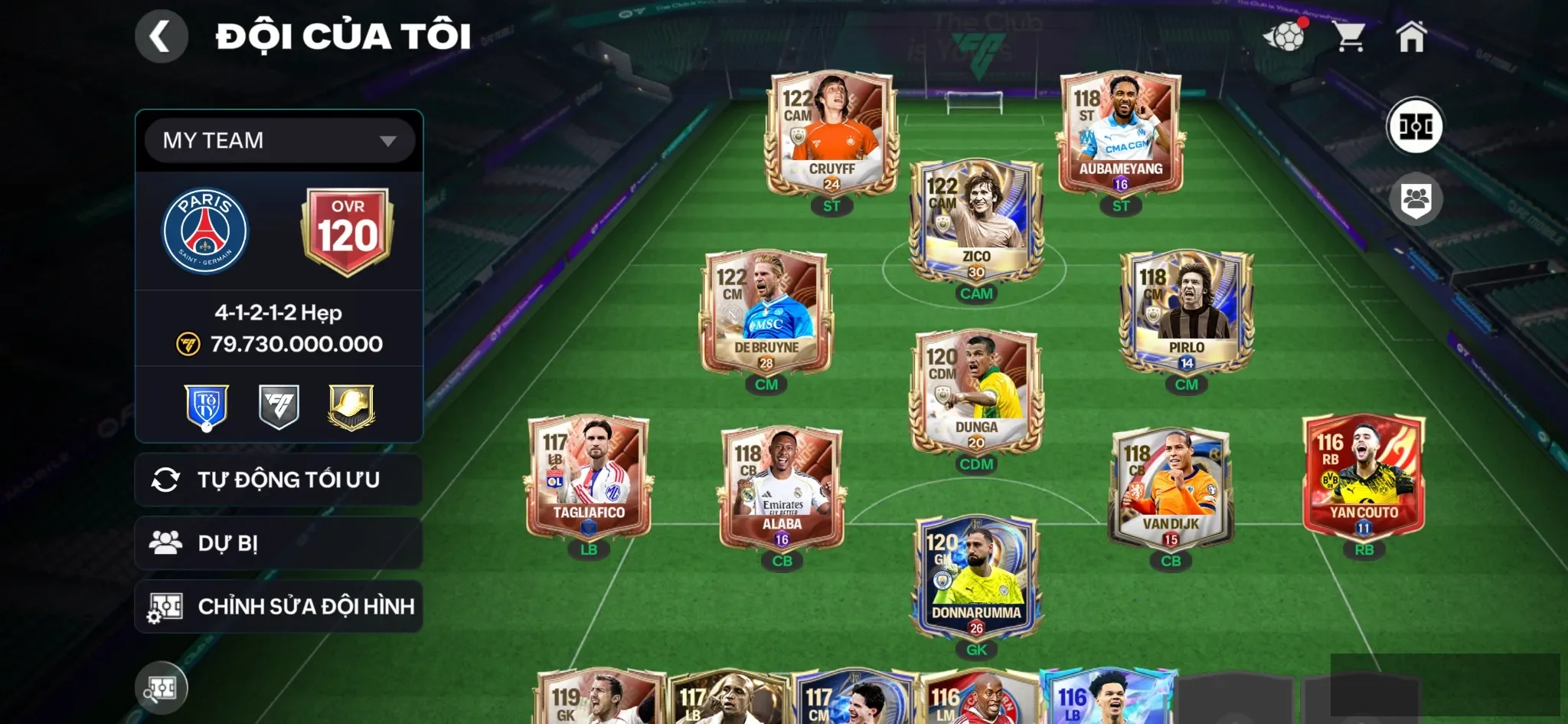Choose the De Bruyne CM card
1568x724 pixels.
[766, 313]
